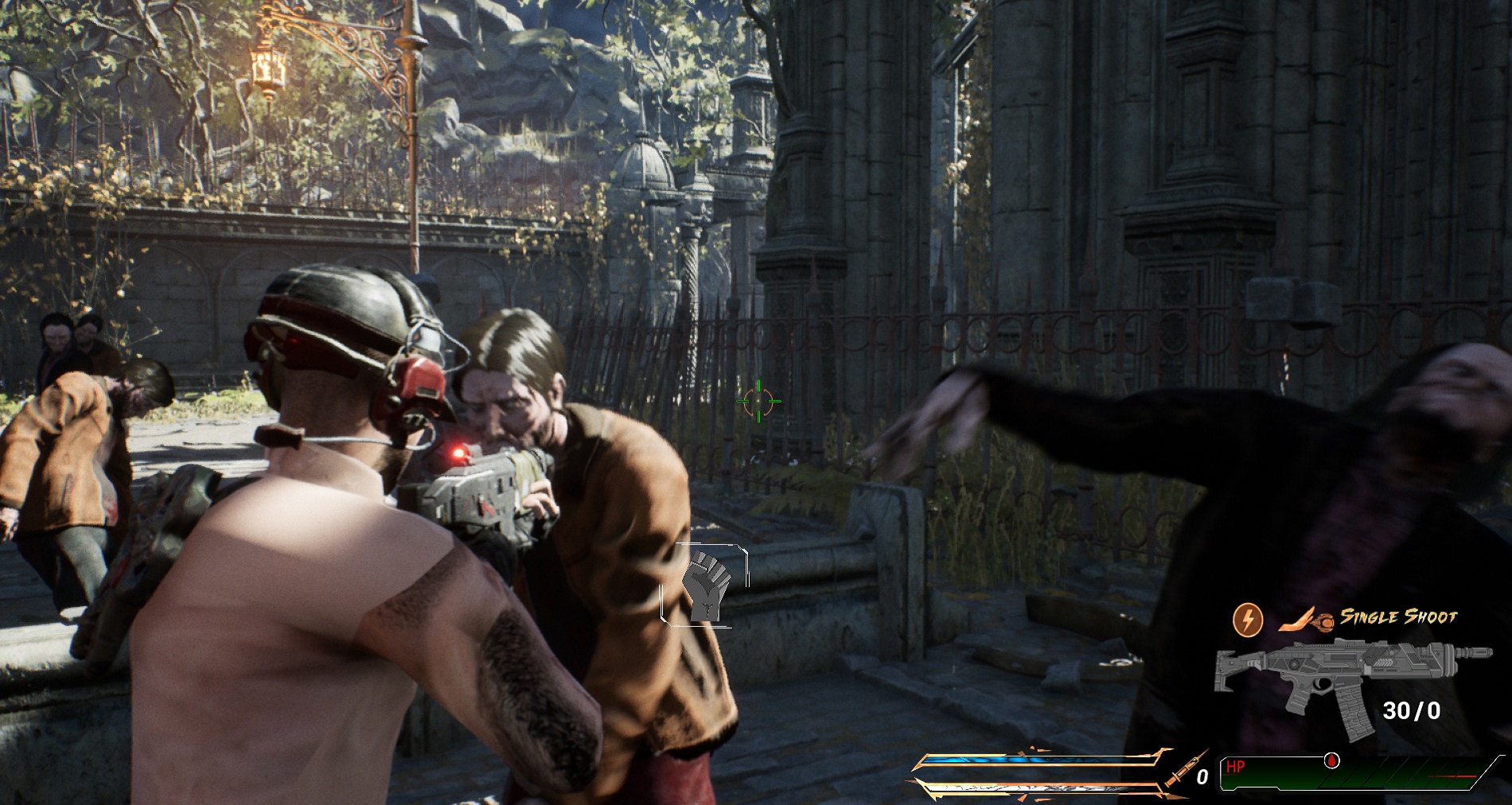
Task: Click the fist melee icon
Action: (705, 585)
